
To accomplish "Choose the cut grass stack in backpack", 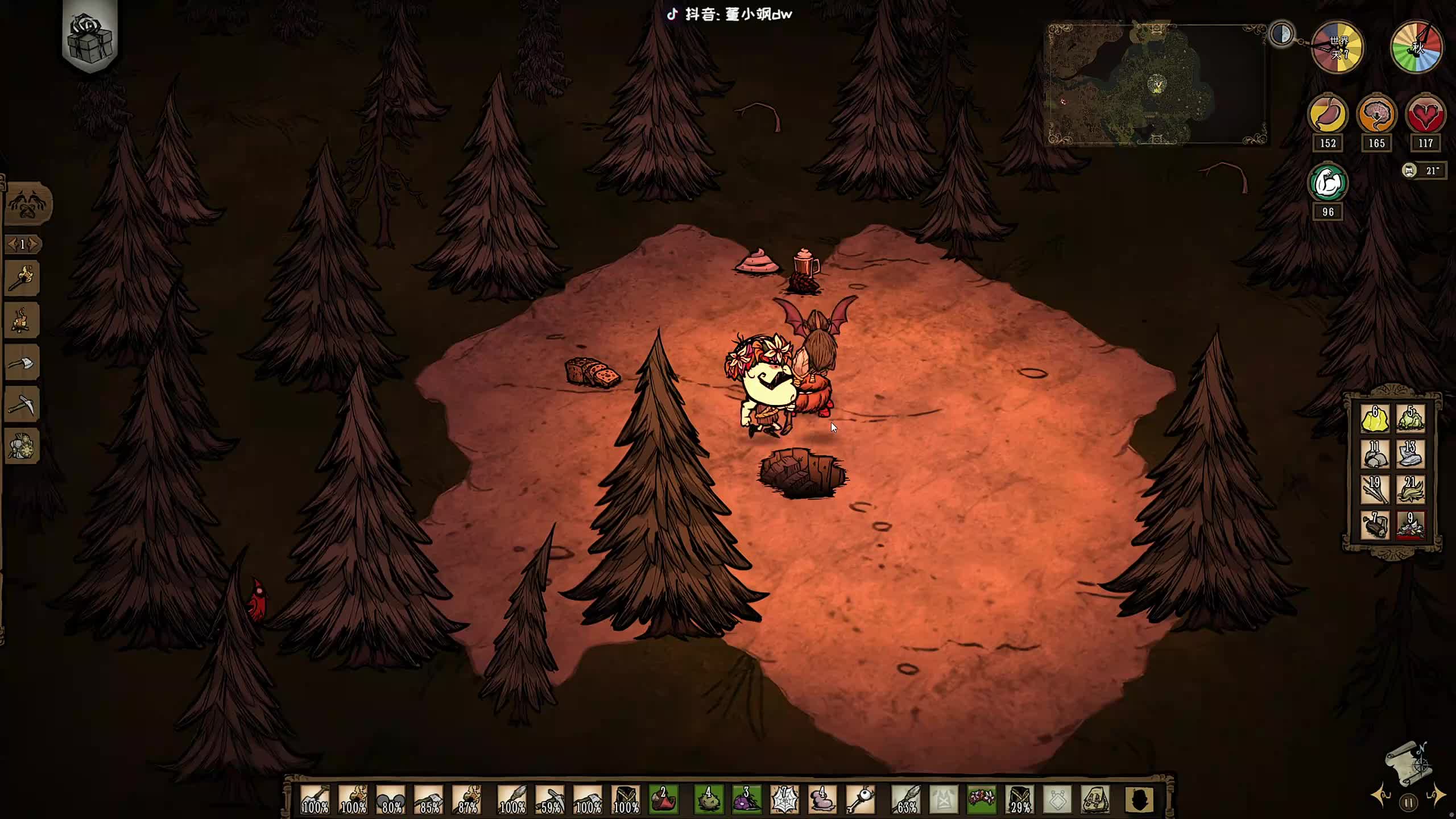I will [x=1410, y=490].
